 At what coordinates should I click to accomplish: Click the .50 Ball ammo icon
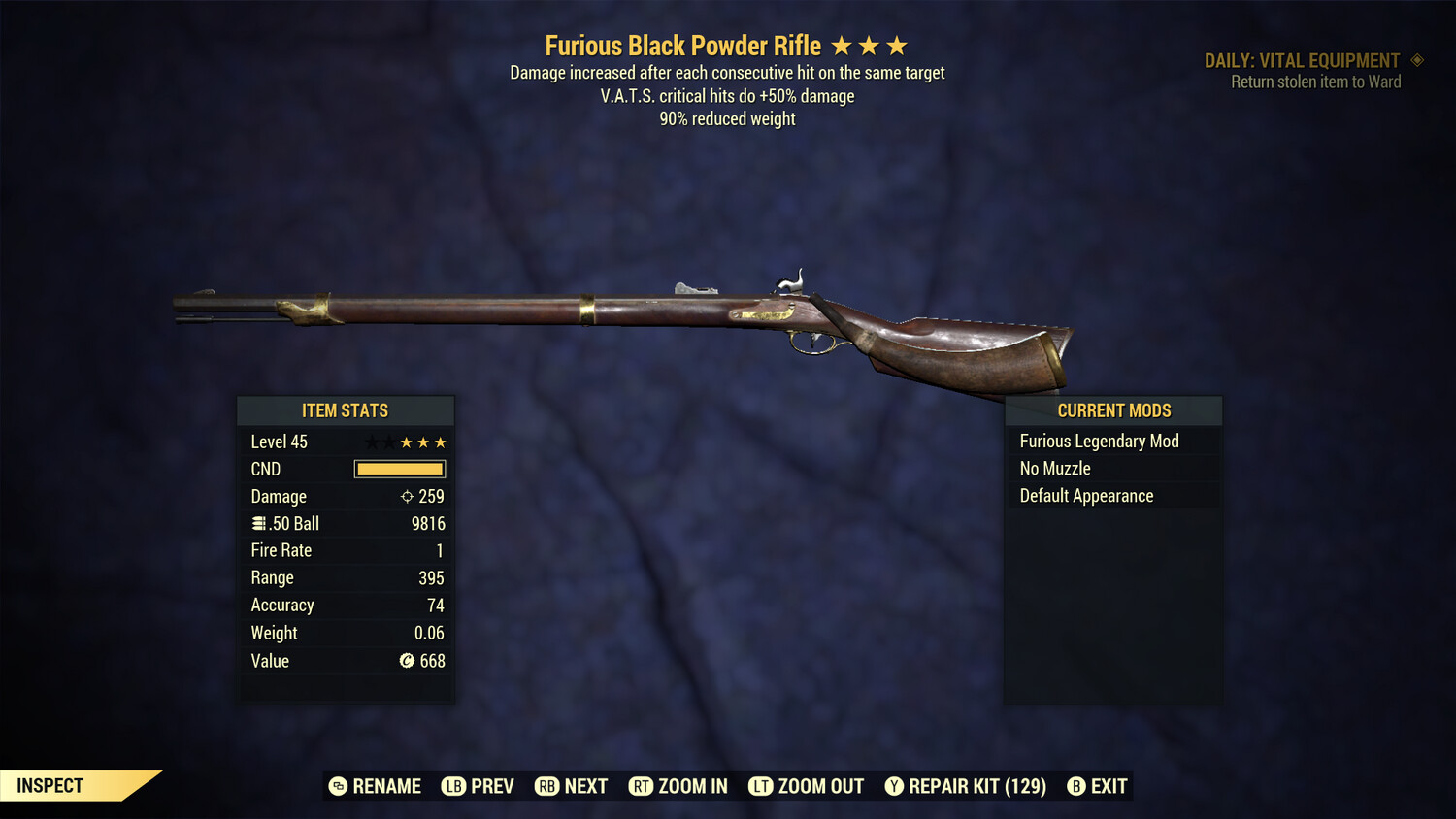click(x=259, y=523)
